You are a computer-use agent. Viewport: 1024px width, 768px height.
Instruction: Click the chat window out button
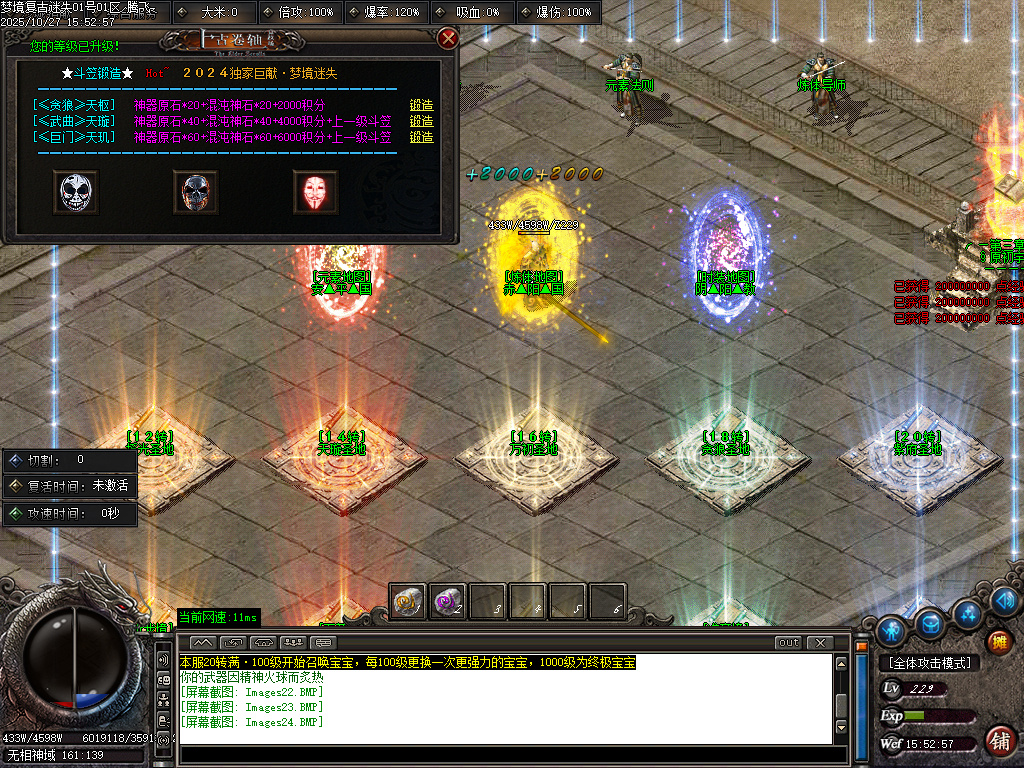(x=789, y=642)
